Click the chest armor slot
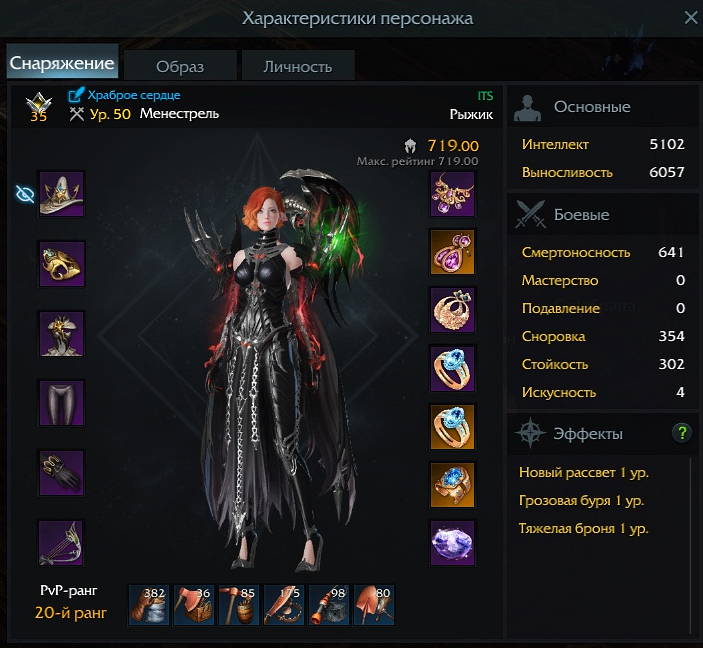The width and height of the screenshot is (703, 648). [61, 334]
